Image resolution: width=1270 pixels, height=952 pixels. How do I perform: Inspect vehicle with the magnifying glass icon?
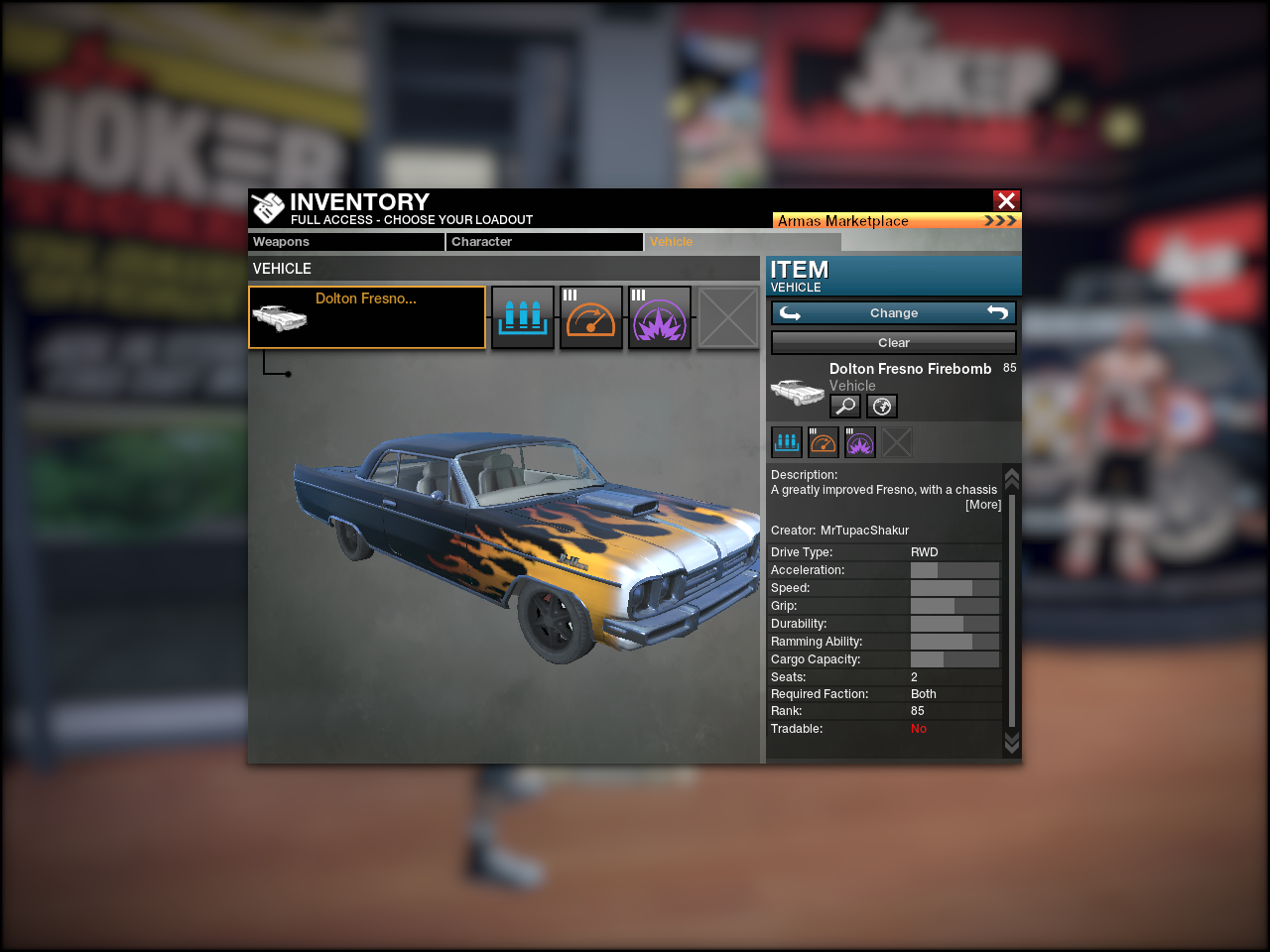point(845,406)
